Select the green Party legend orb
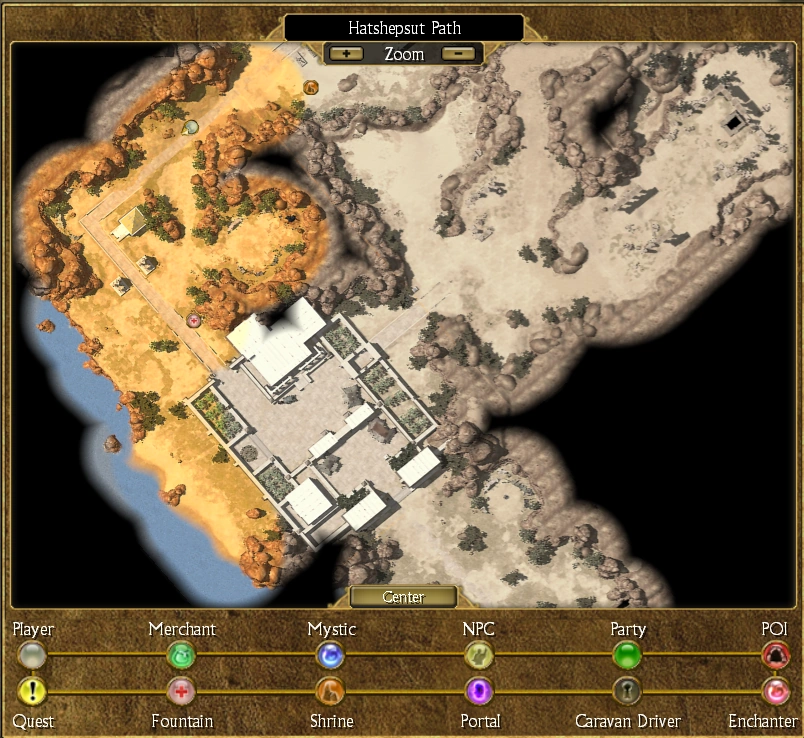The image size is (804, 738). click(x=627, y=655)
